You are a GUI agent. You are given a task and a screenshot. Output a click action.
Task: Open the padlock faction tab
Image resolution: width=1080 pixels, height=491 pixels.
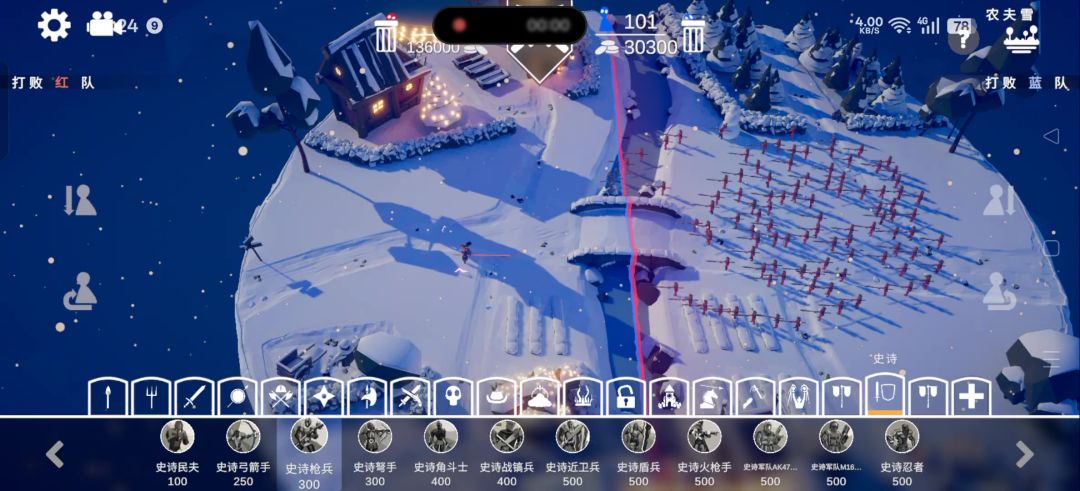point(624,396)
